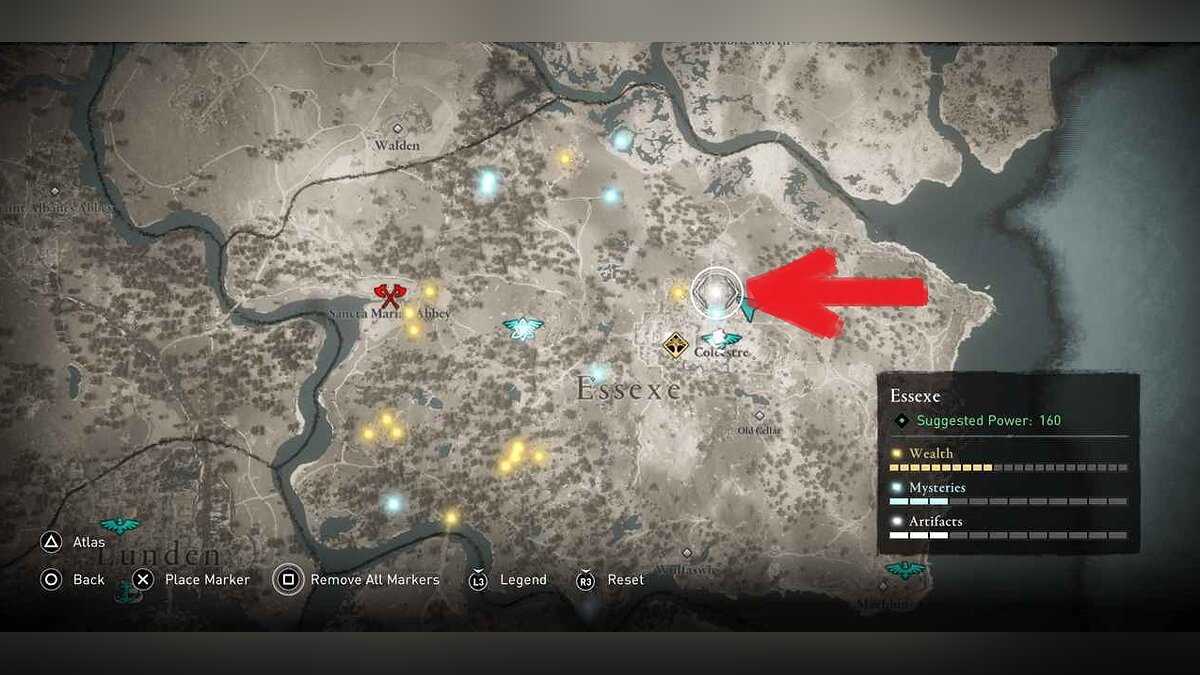This screenshot has width=1200, height=675.
Task: Select the Old Cellar location marker
Action: 759,415
